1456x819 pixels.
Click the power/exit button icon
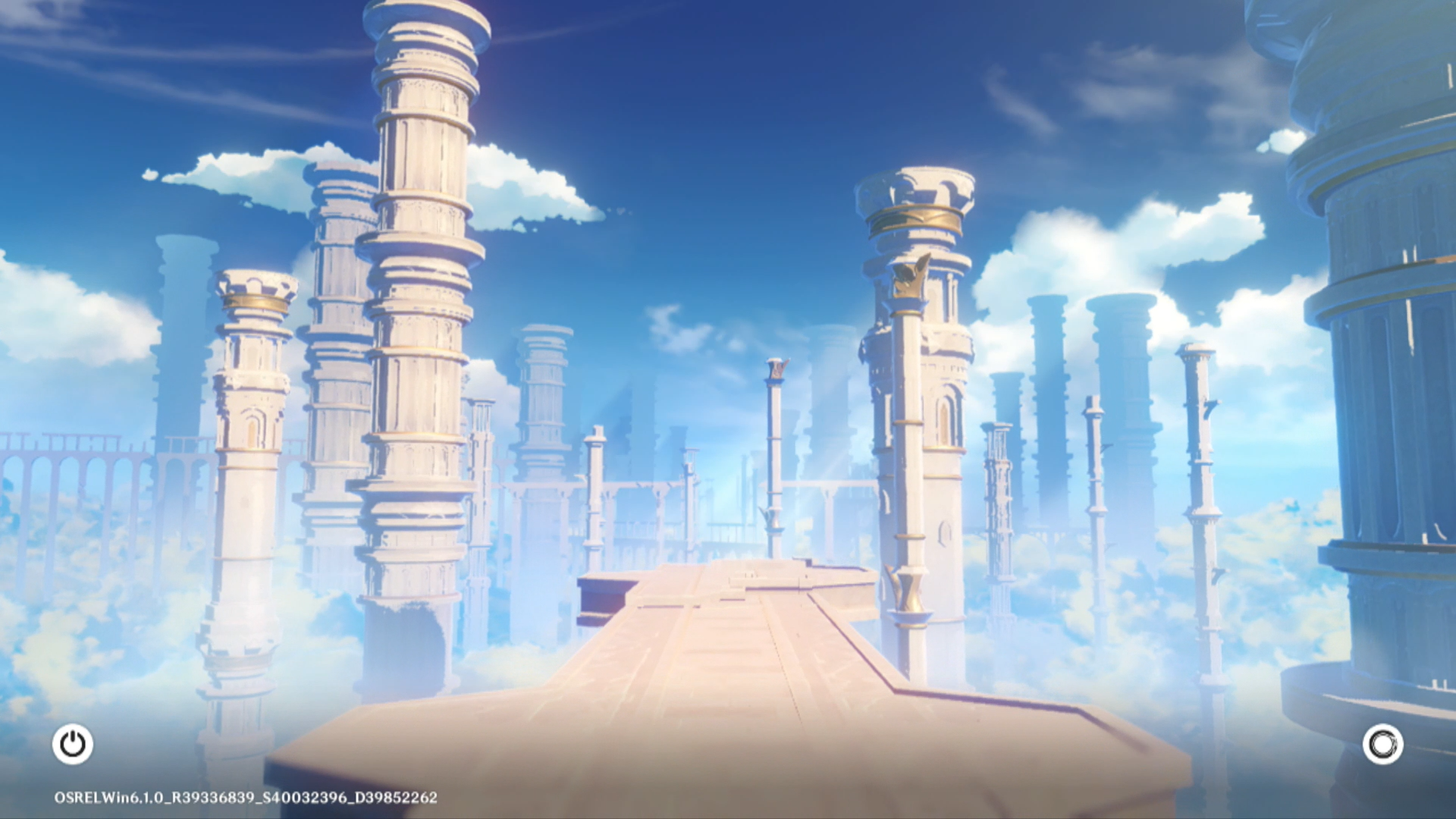click(x=73, y=744)
